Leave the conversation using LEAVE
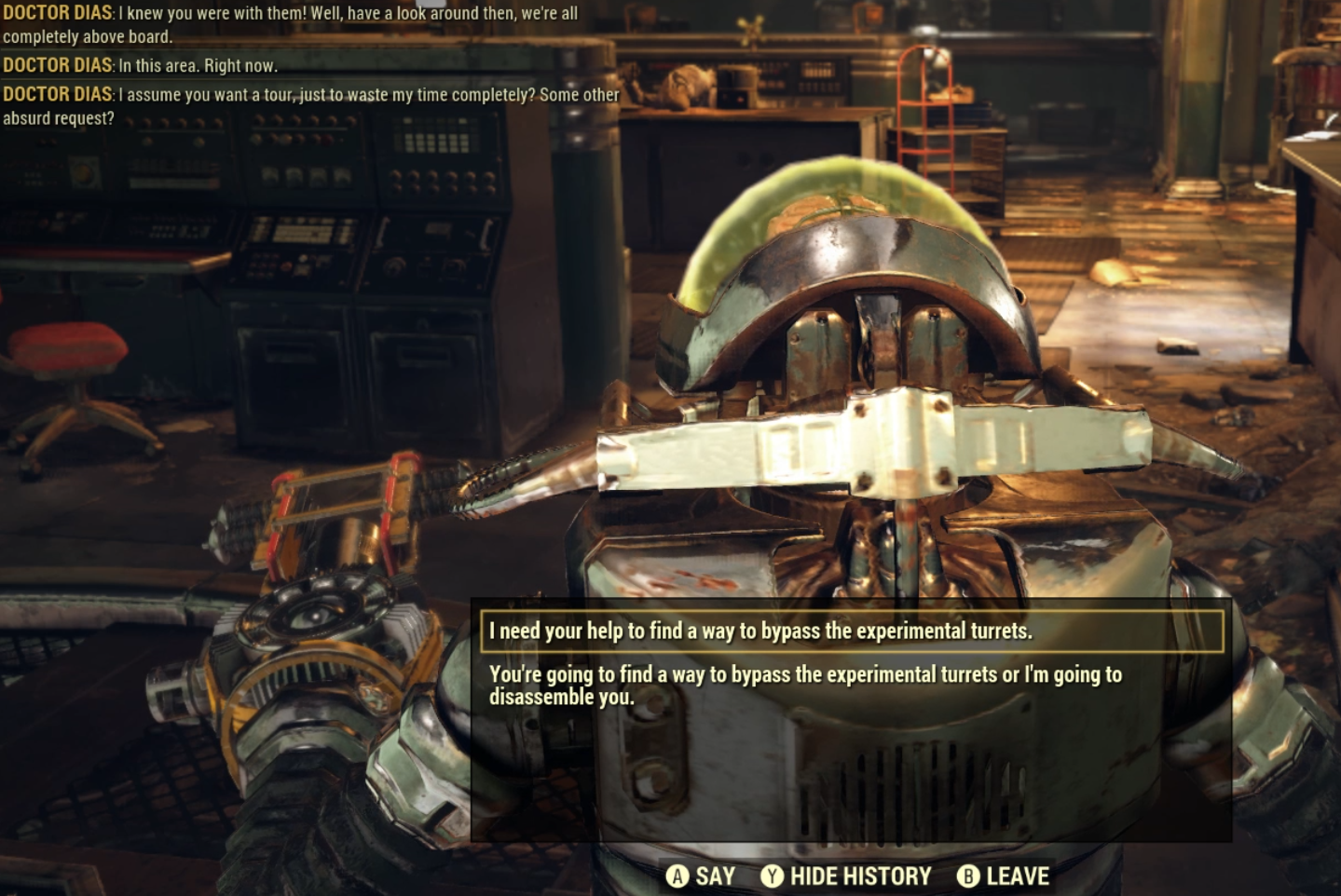Image resolution: width=1341 pixels, height=896 pixels. pyautogui.click(x=1019, y=876)
